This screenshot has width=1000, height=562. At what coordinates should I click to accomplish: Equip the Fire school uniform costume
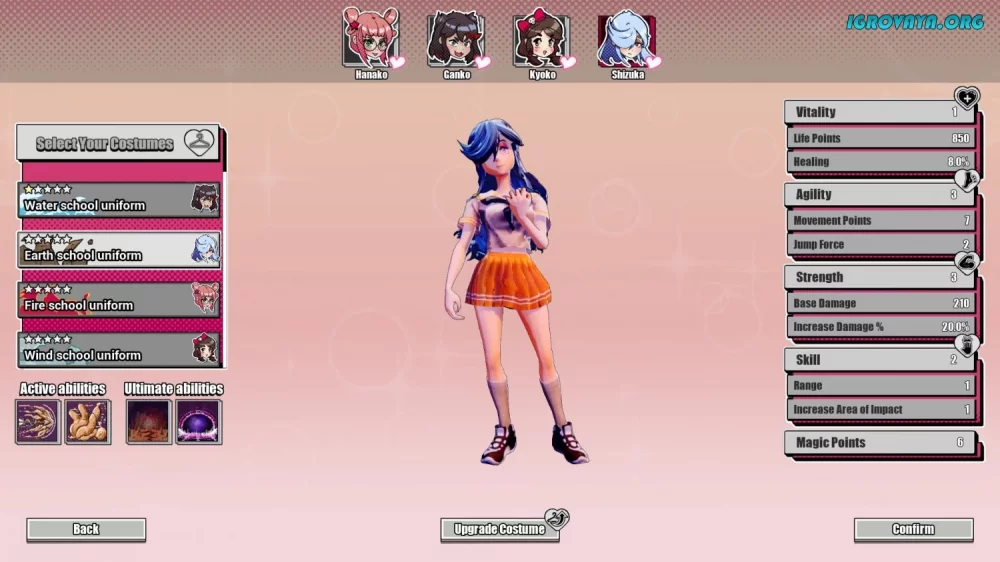pyautogui.click(x=119, y=300)
